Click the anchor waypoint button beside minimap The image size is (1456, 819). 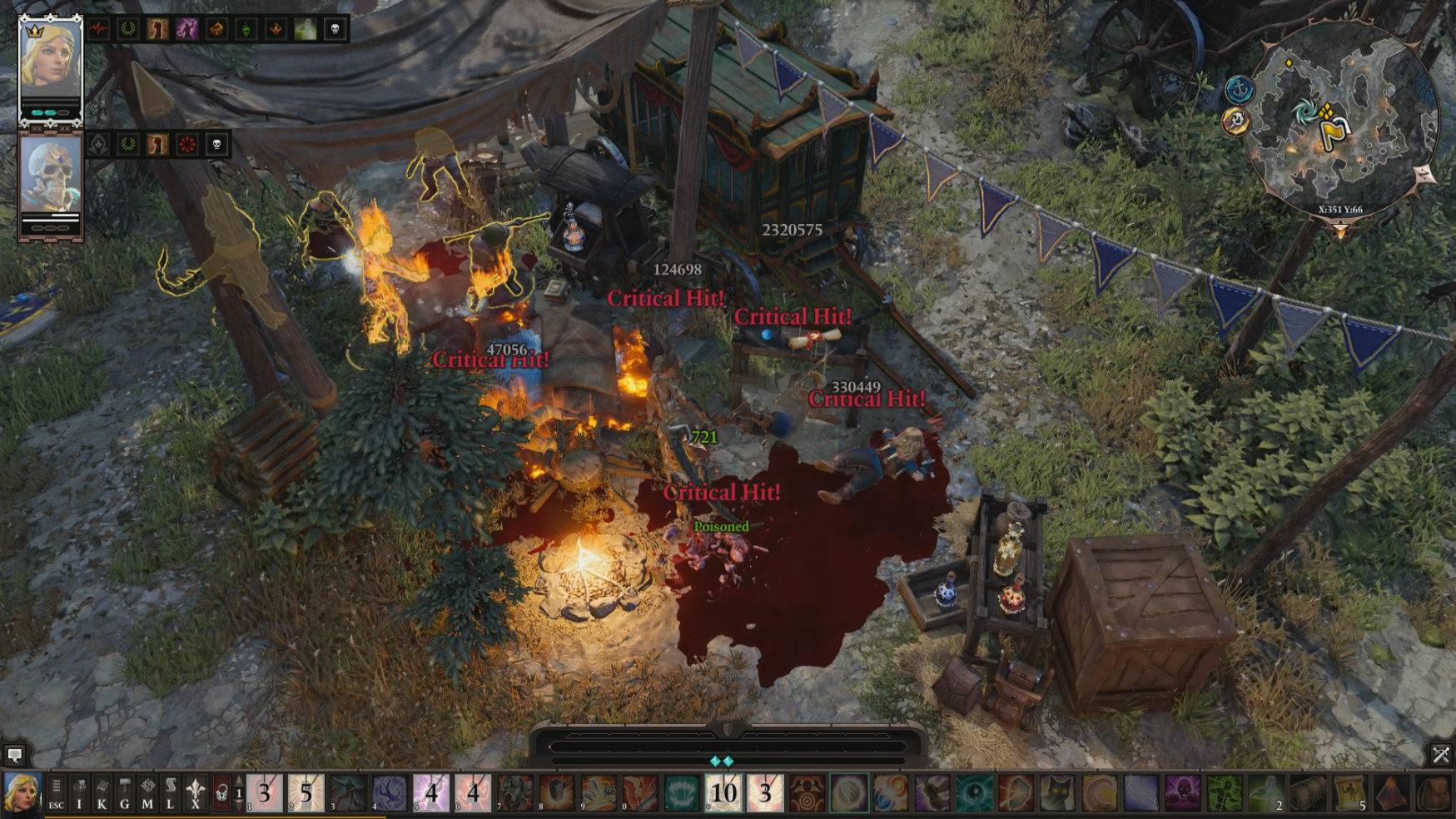(x=1240, y=88)
